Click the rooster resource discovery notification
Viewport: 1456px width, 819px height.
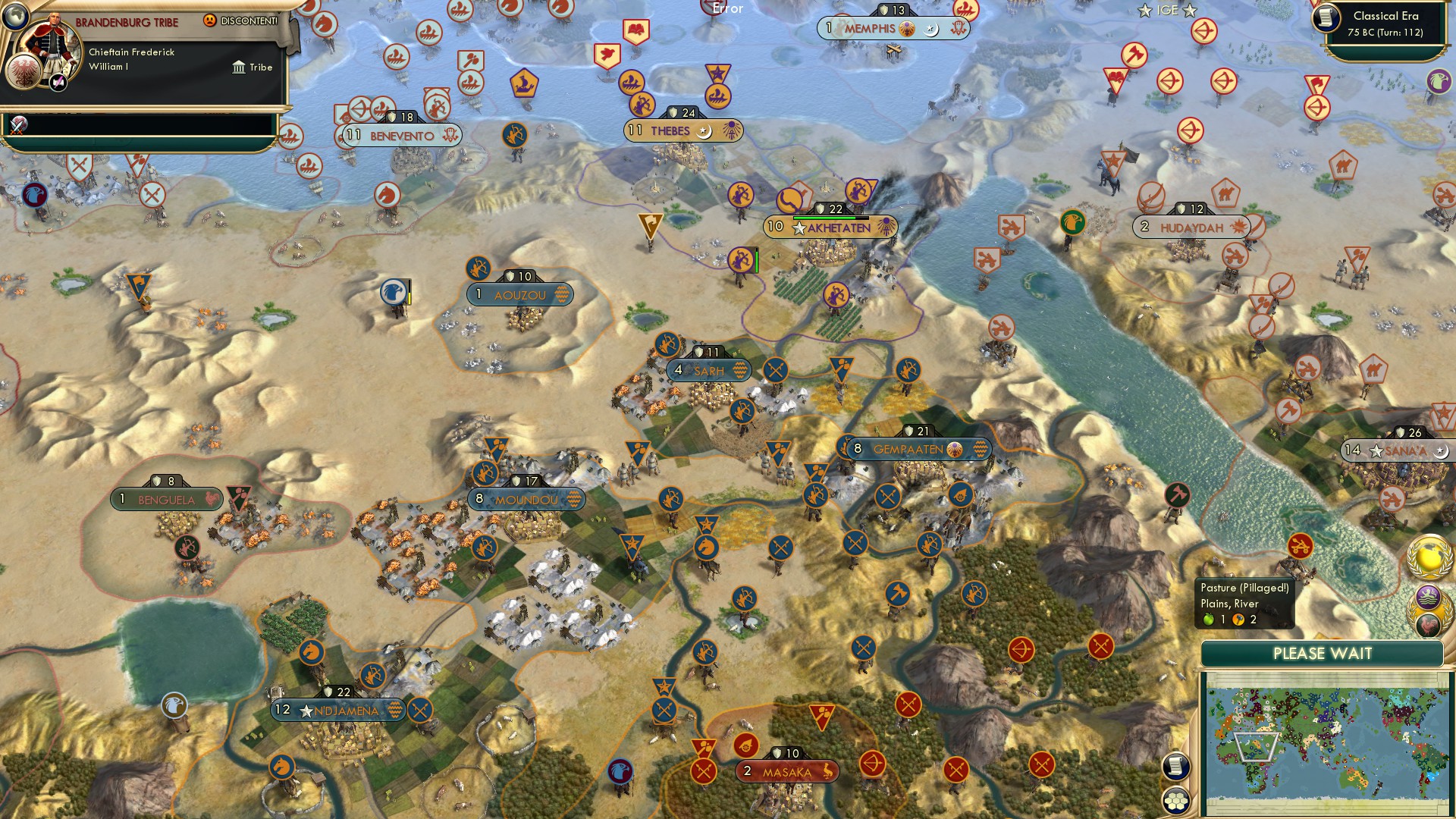(x=1429, y=625)
